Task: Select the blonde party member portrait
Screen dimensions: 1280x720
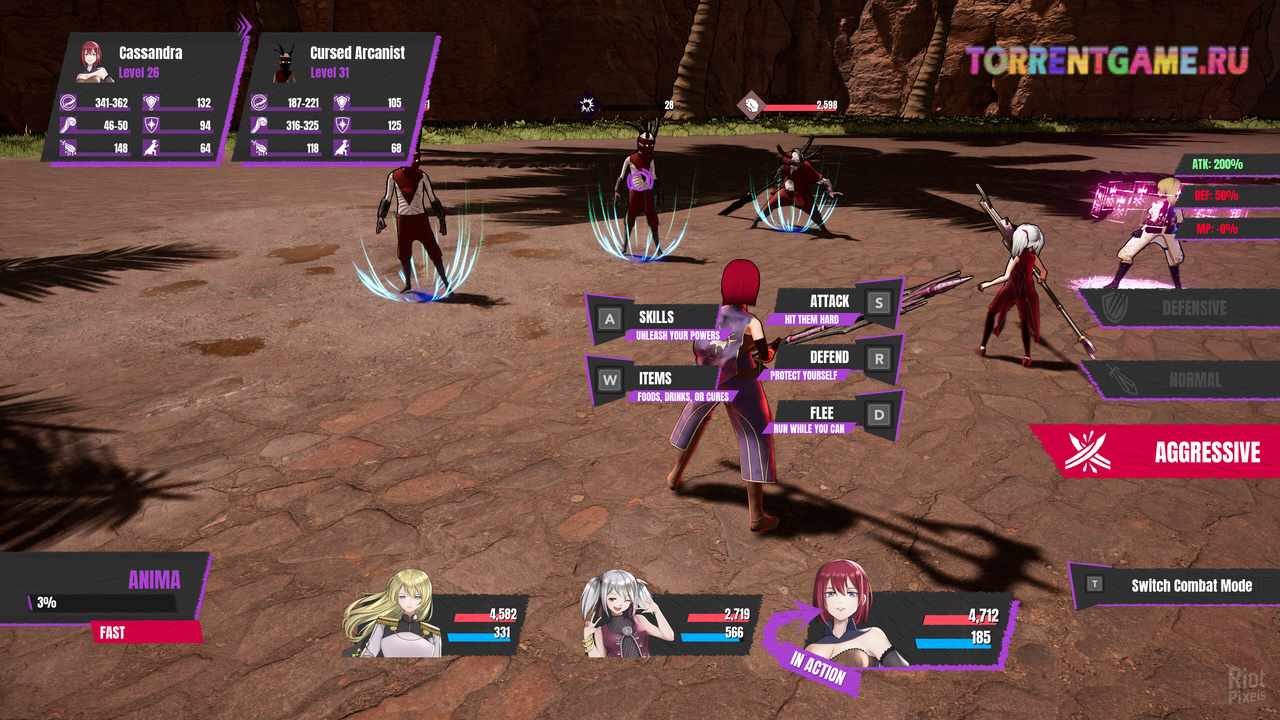Action: point(402,612)
